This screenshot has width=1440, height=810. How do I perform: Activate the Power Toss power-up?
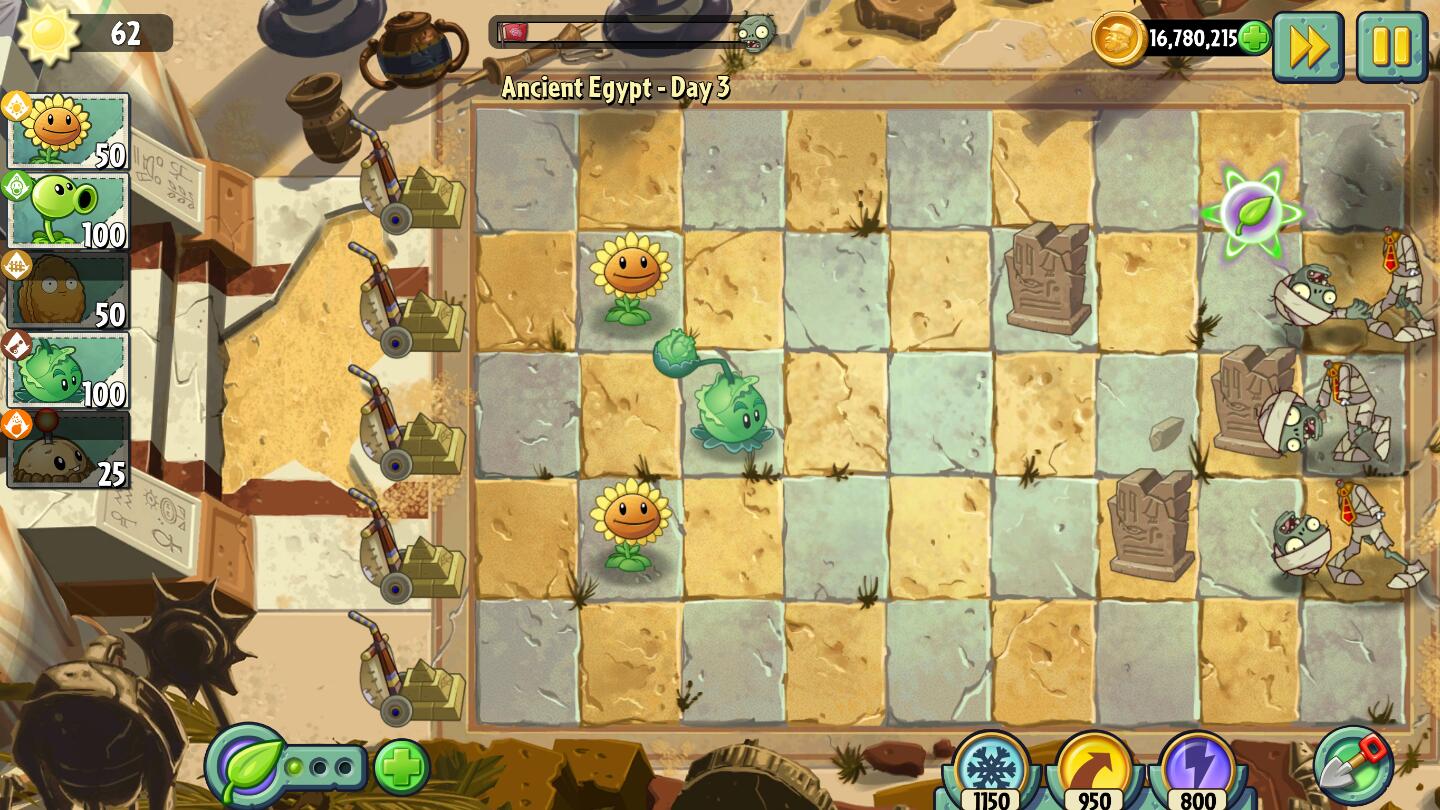click(1093, 765)
